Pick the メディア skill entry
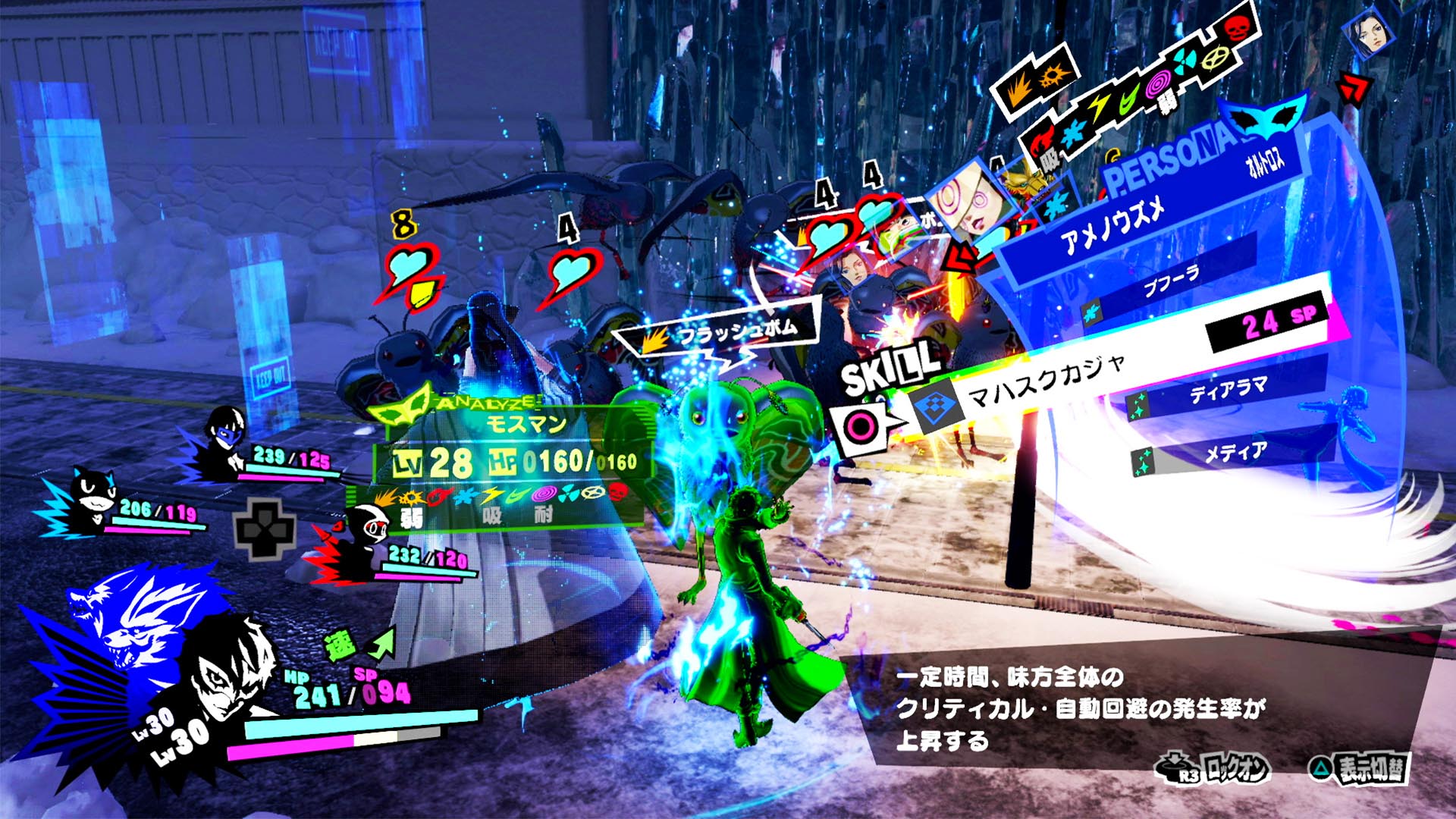 click(1236, 453)
